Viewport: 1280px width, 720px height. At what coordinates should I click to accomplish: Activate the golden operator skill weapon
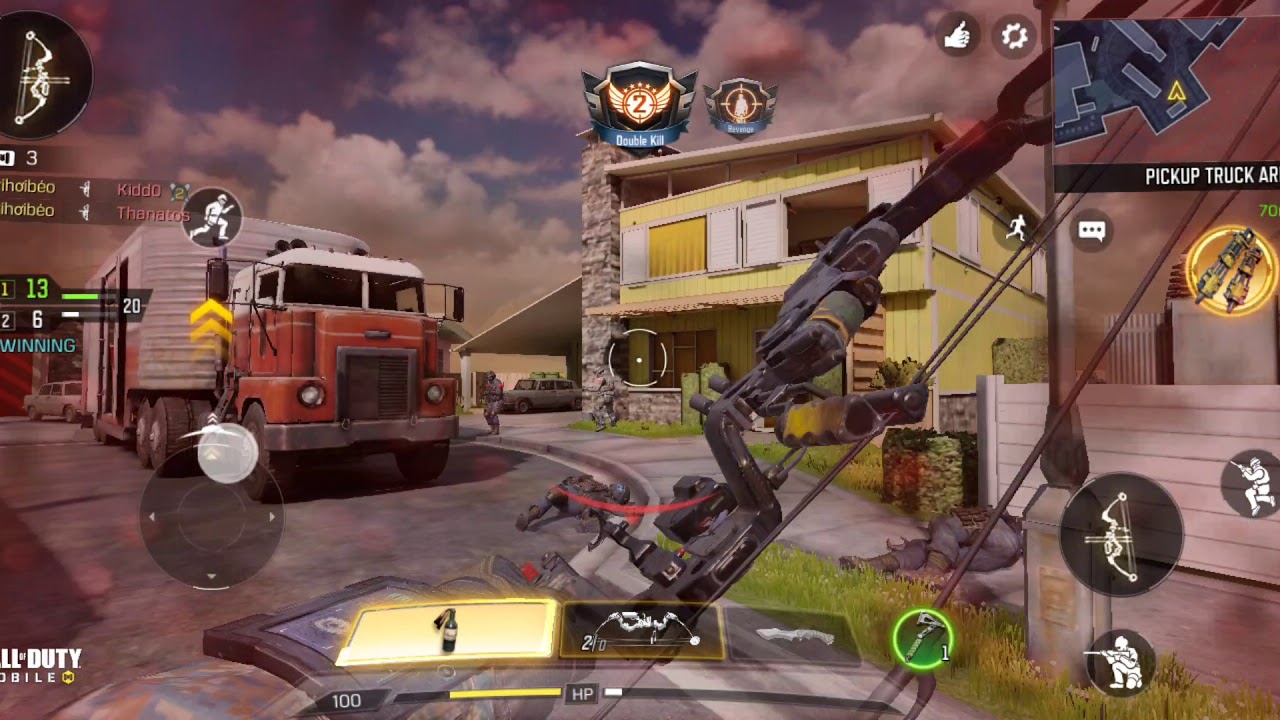click(x=1230, y=269)
